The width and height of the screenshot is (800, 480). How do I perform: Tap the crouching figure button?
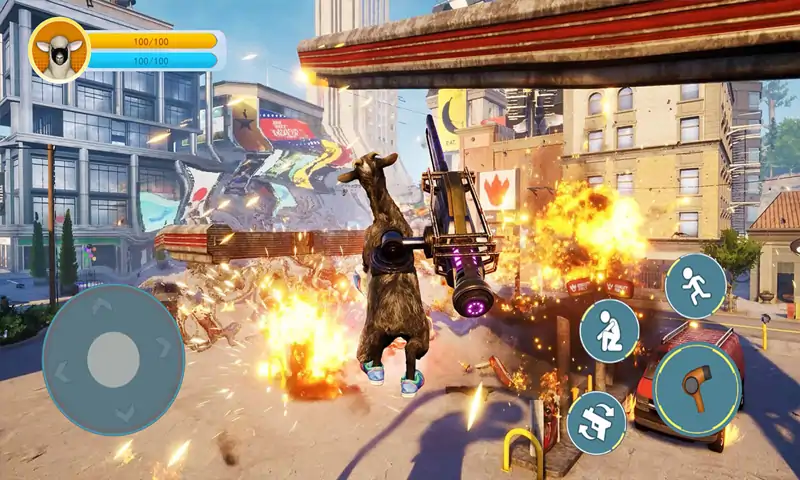(x=609, y=331)
